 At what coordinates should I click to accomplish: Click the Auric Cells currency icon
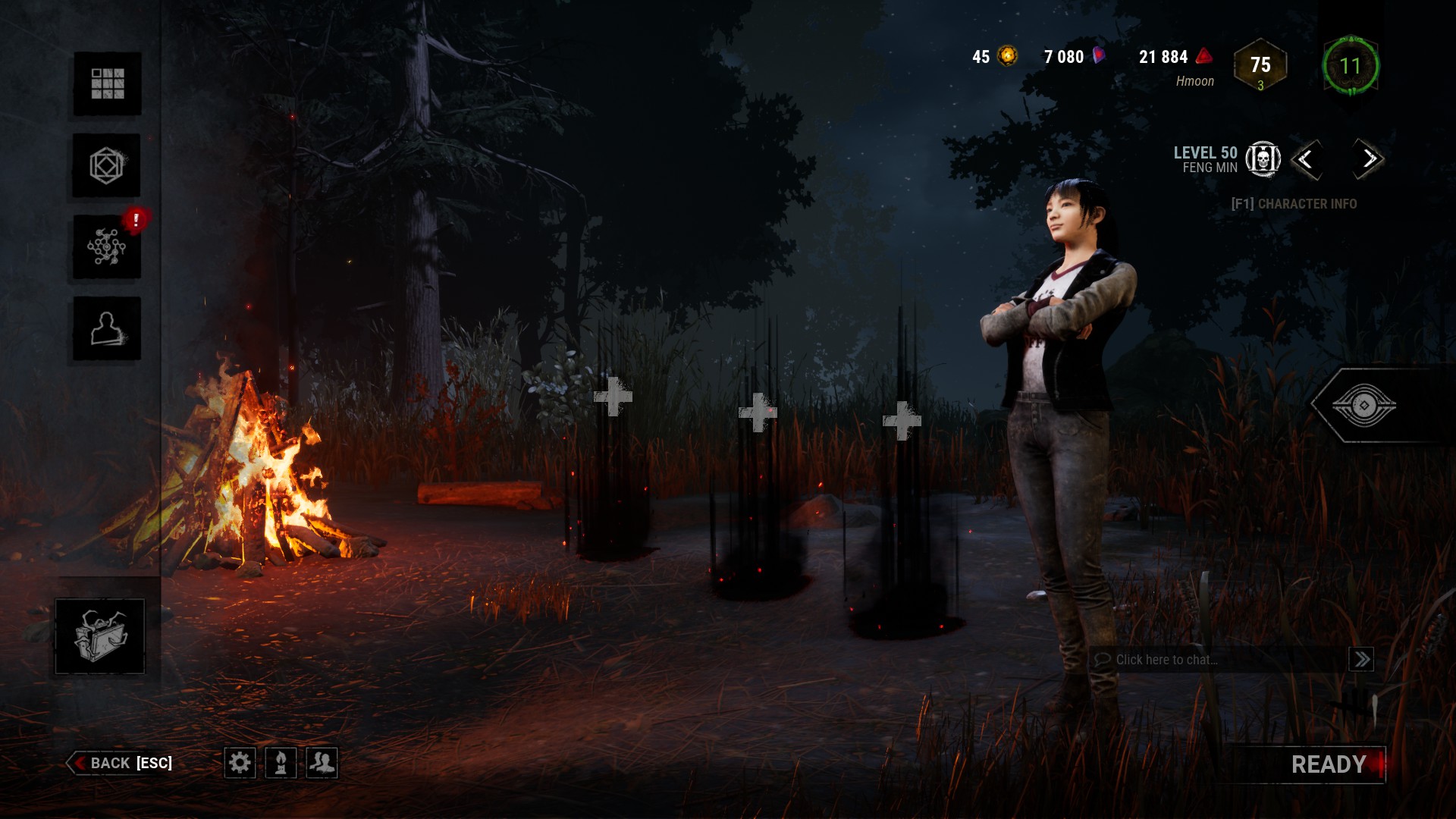click(x=1008, y=56)
